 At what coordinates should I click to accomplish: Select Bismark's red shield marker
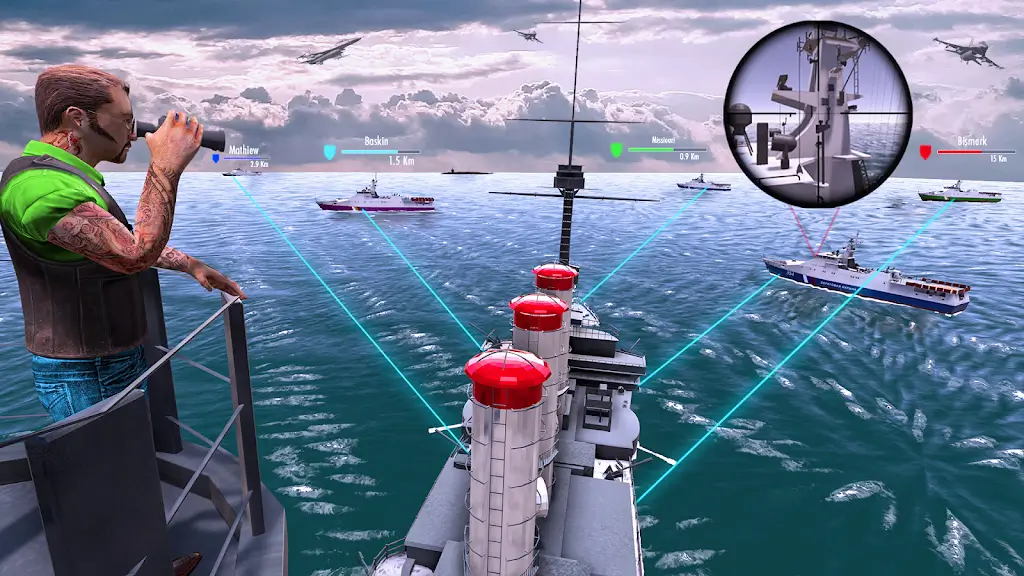(x=925, y=152)
